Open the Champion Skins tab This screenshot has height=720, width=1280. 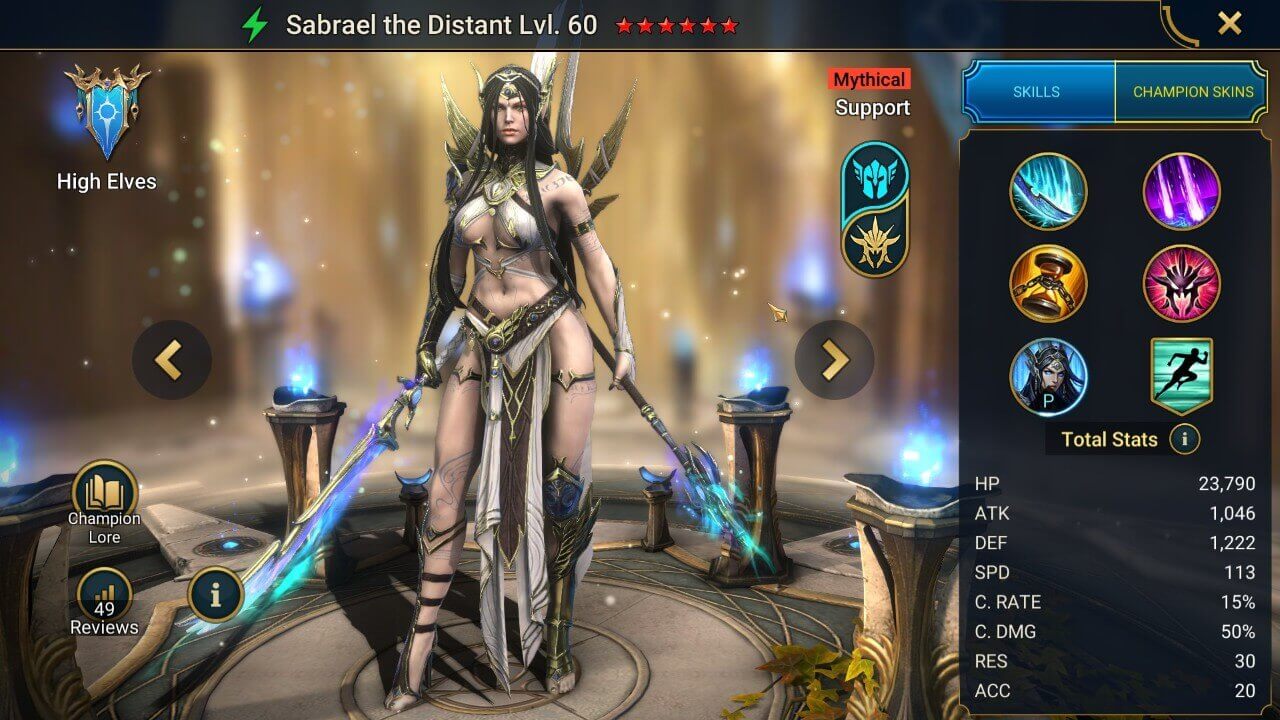[x=1193, y=91]
